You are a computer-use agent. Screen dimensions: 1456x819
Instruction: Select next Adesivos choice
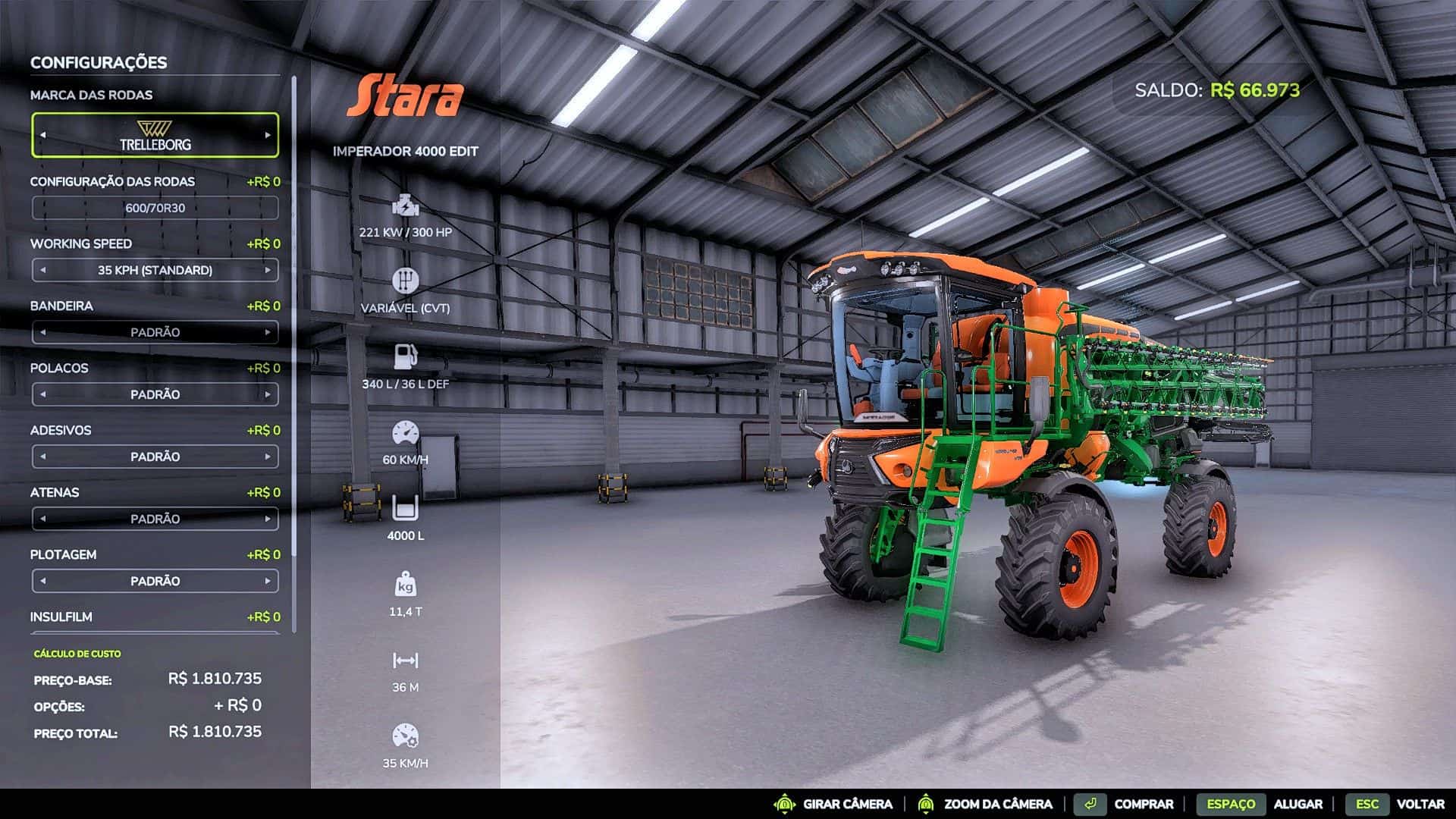pyautogui.click(x=268, y=457)
